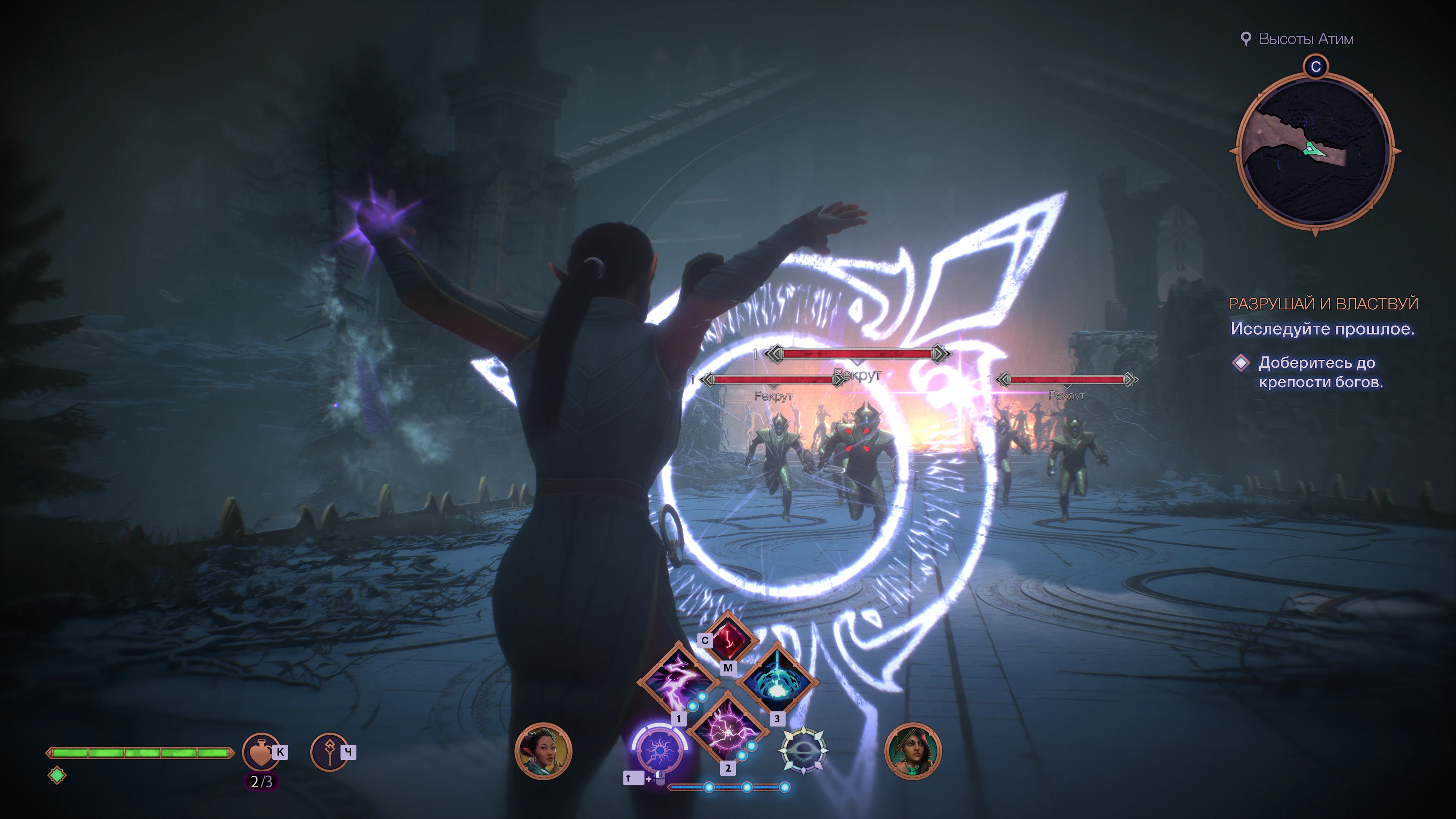Screen dimensions: 1456x819
Task: Open the circular minimap
Action: click(1315, 151)
